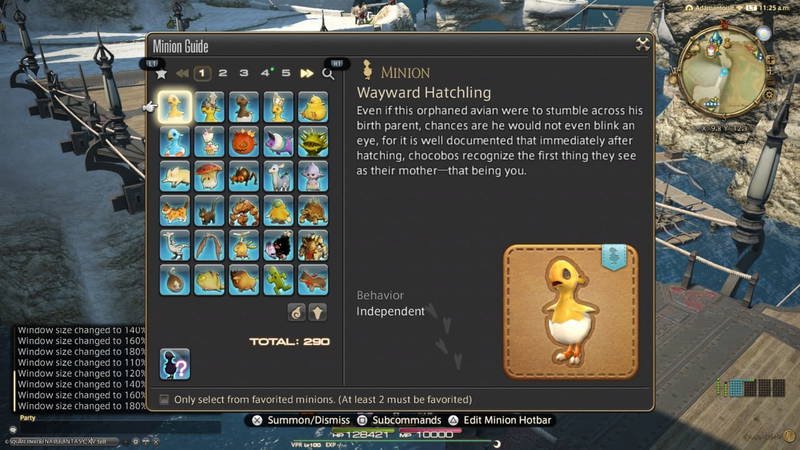This screenshot has width=800, height=450.
Task: Switch to page 2 of minions
Action: (x=223, y=73)
